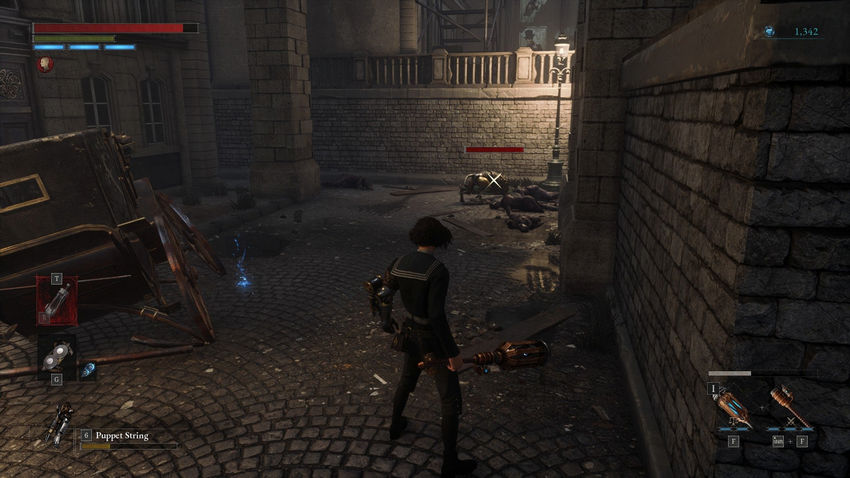
Task: Click the blue Ergo currency icon
Action: pyautogui.click(x=769, y=32)
